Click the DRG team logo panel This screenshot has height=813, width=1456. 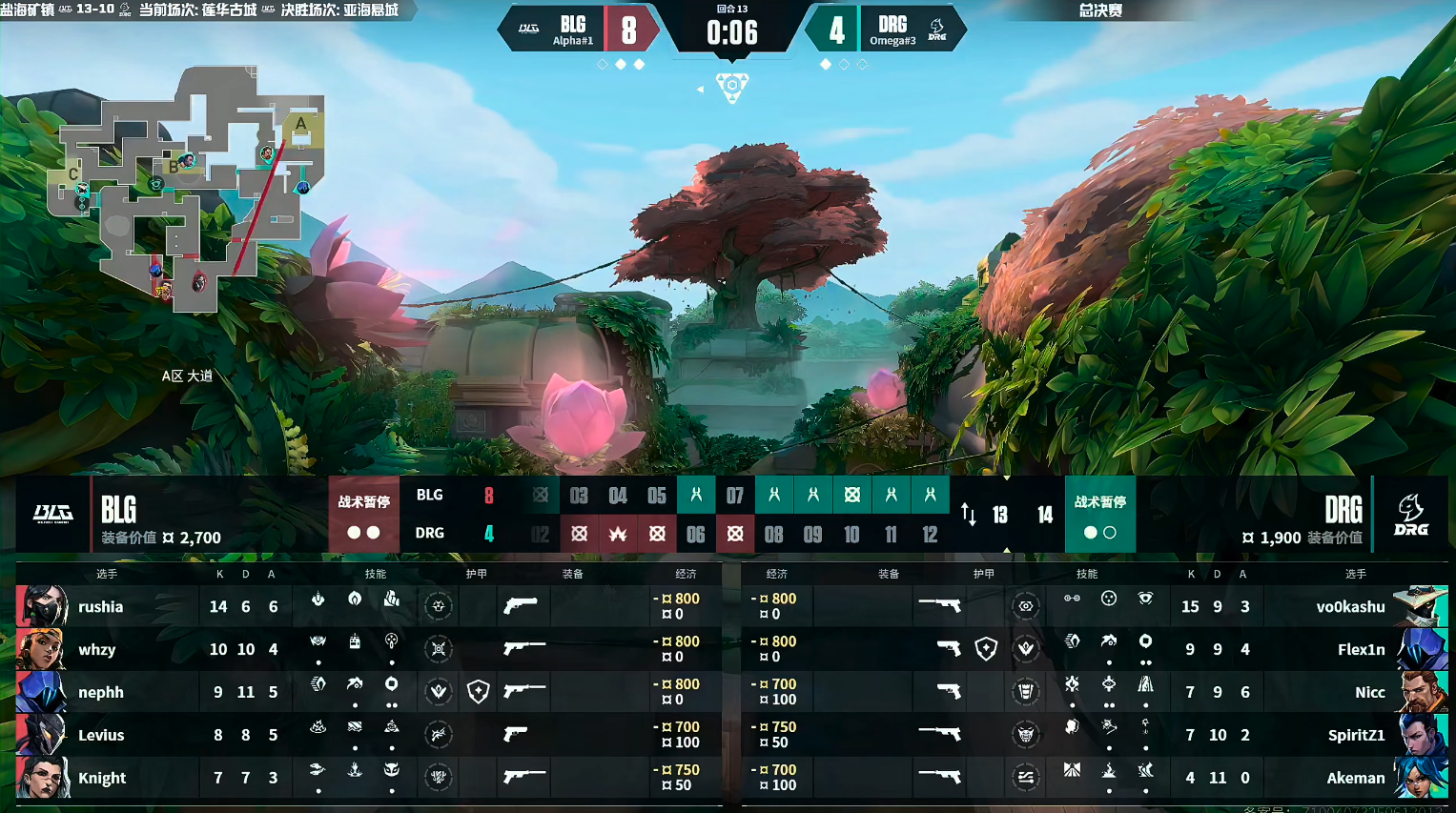1411,515
